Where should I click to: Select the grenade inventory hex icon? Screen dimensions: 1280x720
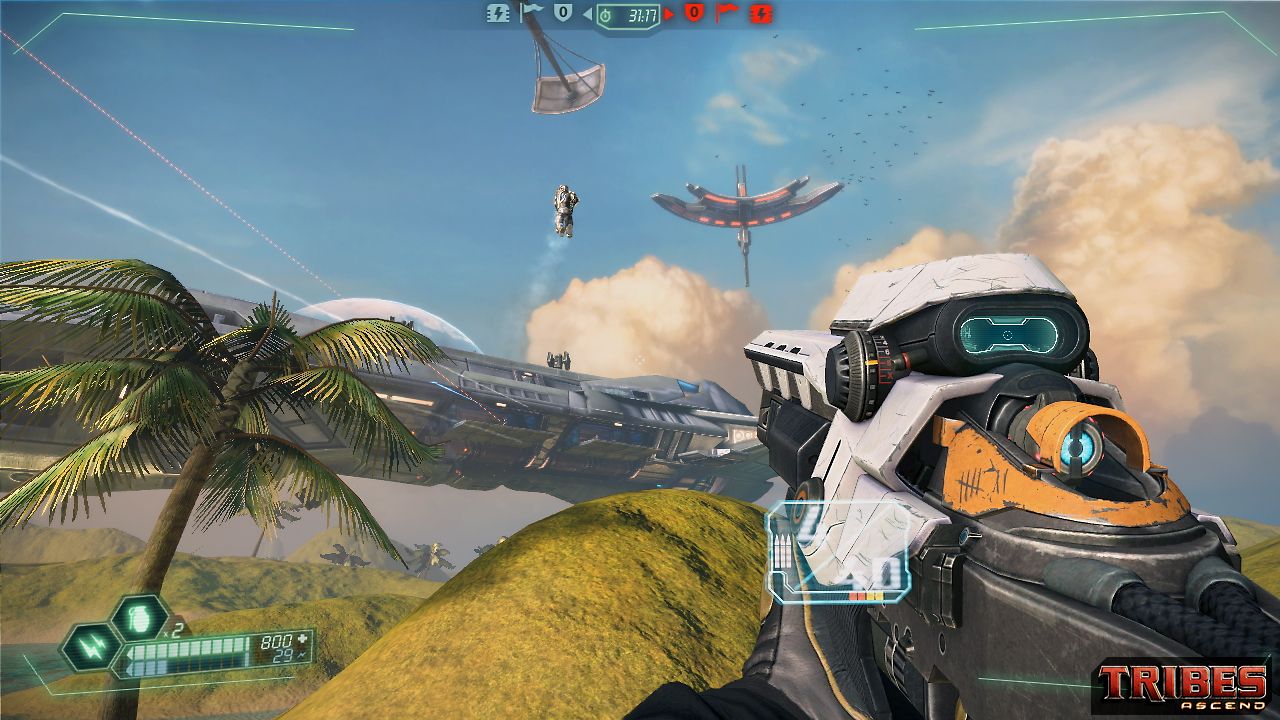tap(139, 619)
